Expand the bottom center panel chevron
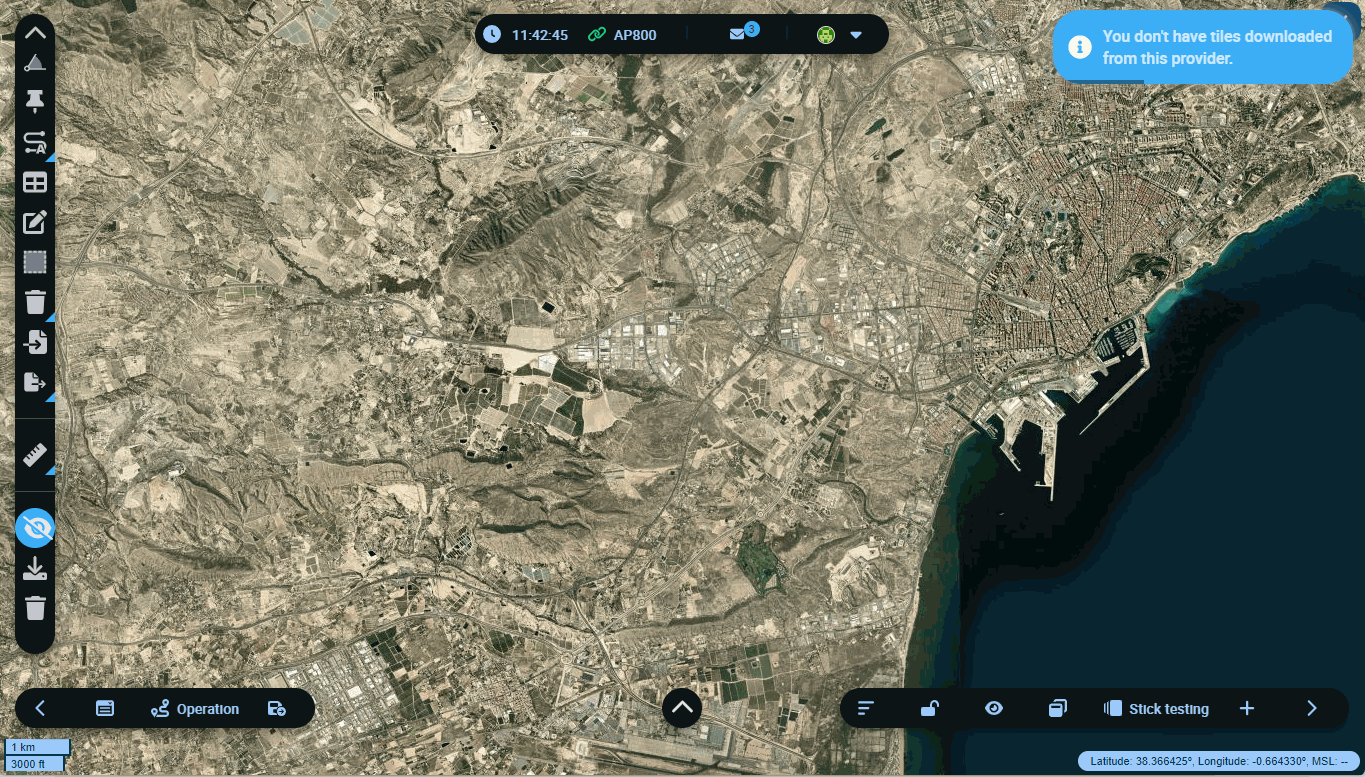The image size is (1365, 777). click(x=682, y=708)
